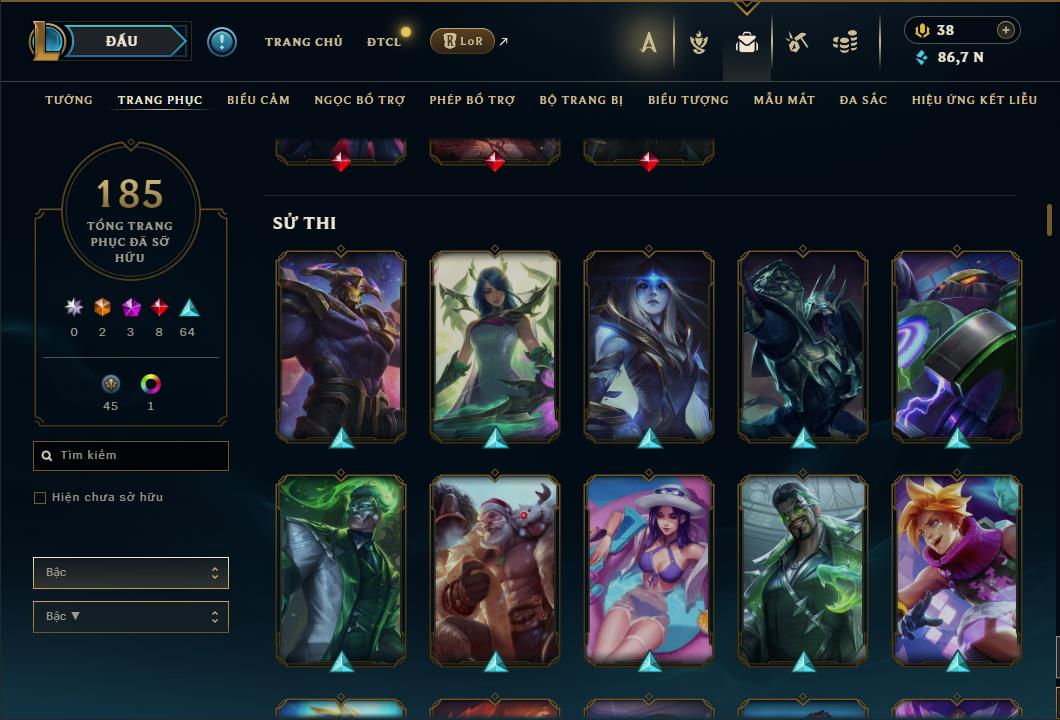The height and width of the screenshot is (720, 1060).
Task: Open the NGỌC BỔ TRỢ tab
Action: point(359,100)
